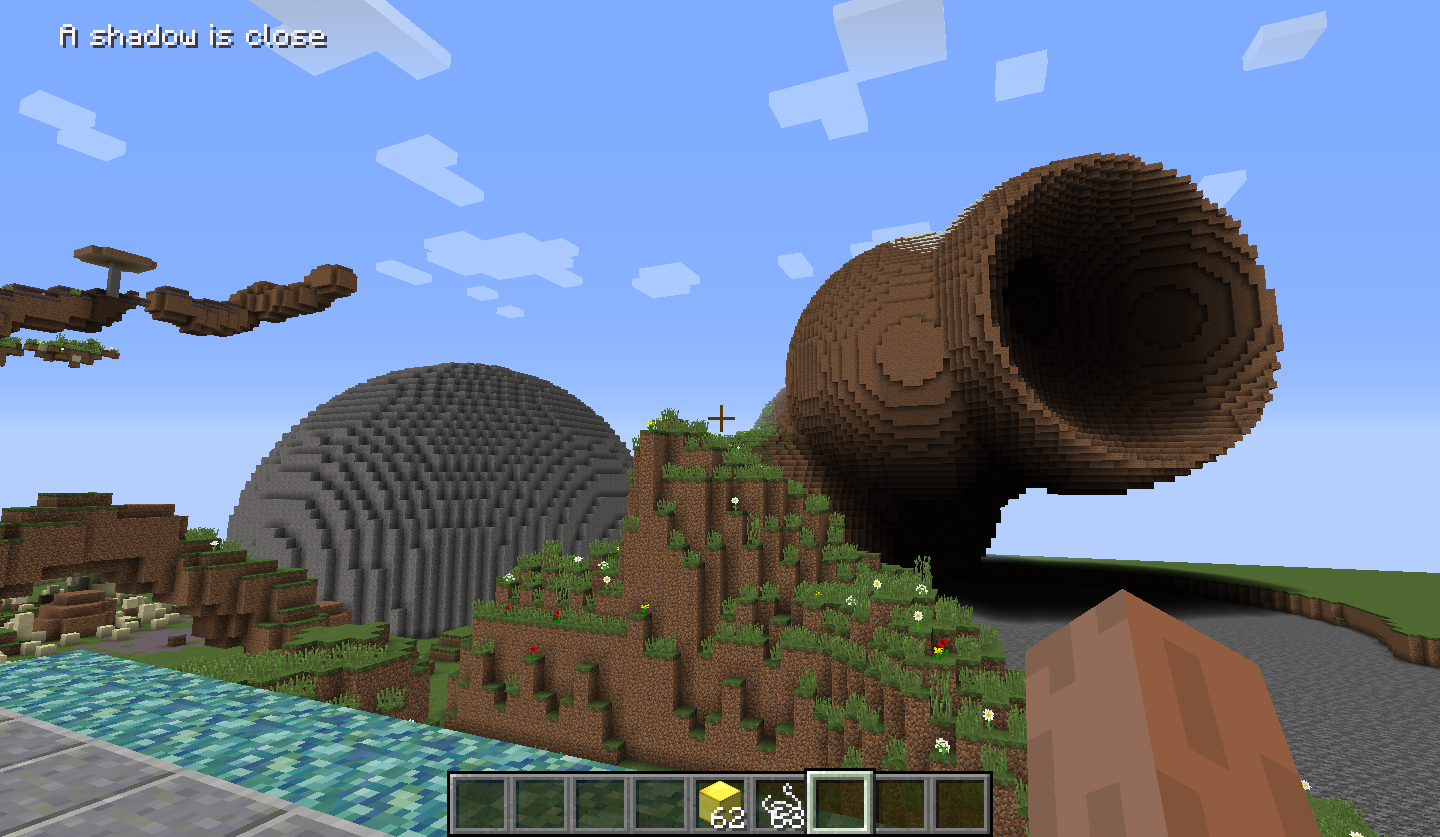Click the crosshair at screen center

(722, 418)
